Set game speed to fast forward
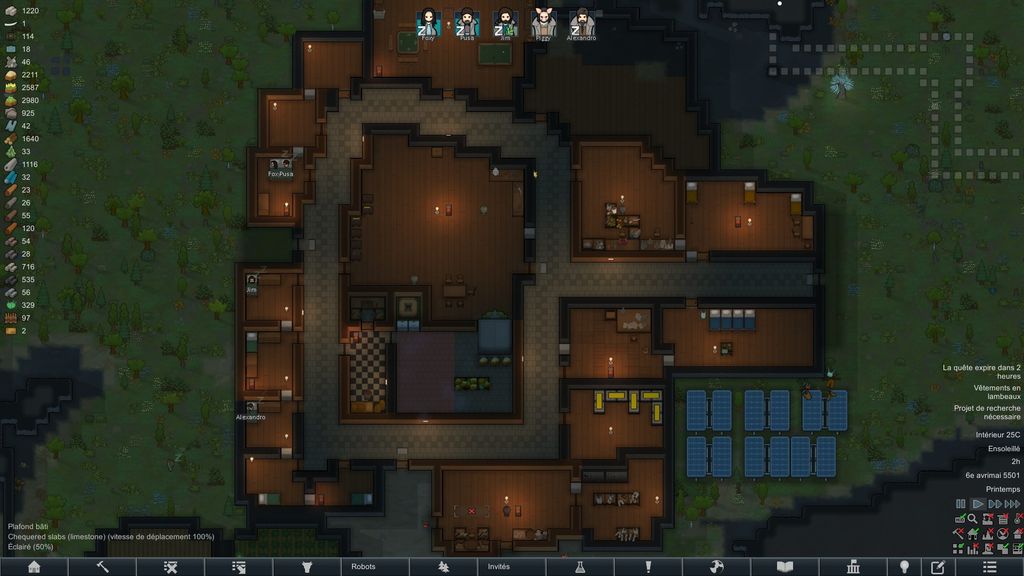This screenshot has width=1024, height=576. pos(996,504)
